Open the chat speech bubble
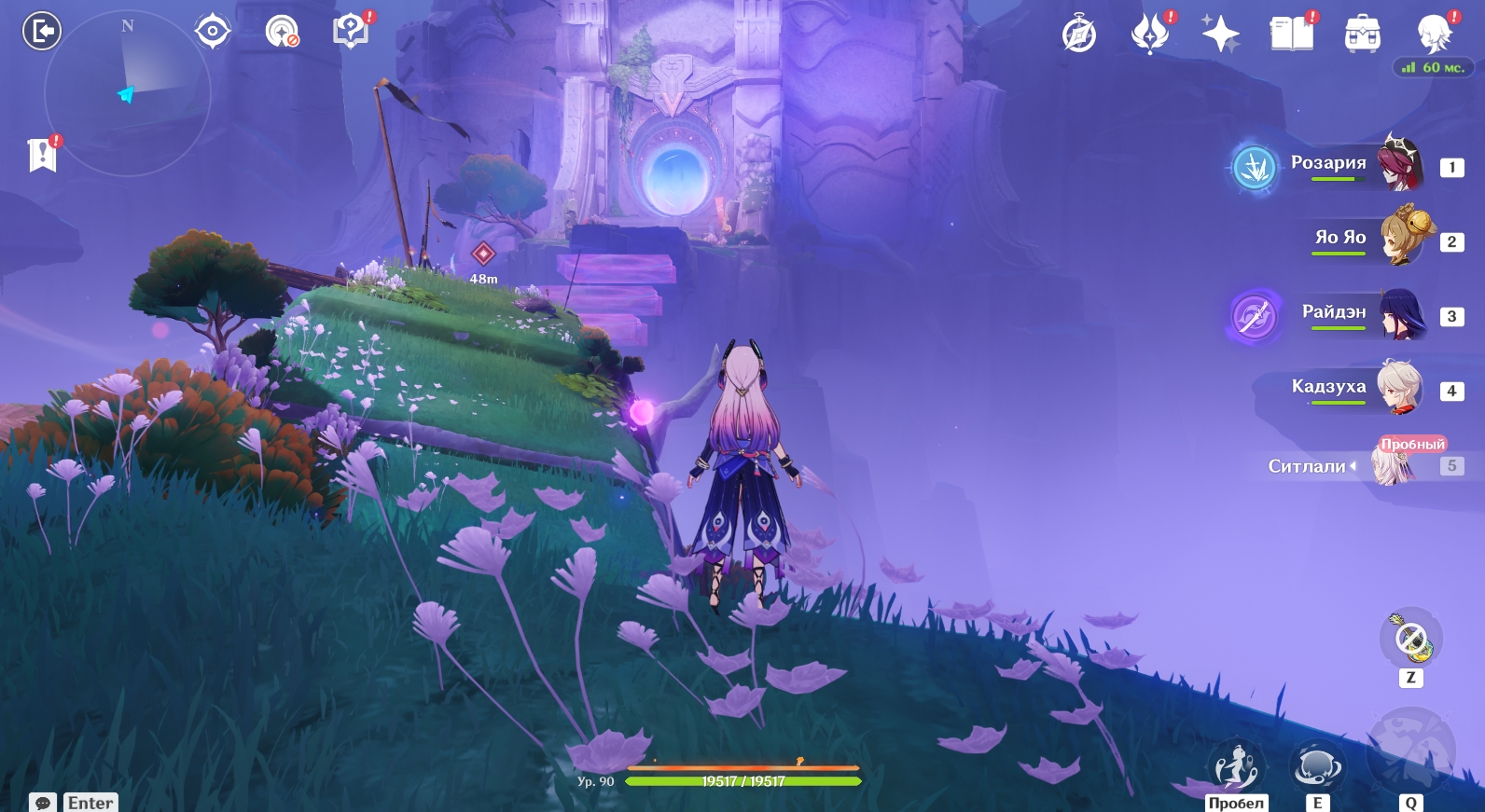Image resolution: width=1485 pixels, height=812 pixels. [x=43, y=803]
